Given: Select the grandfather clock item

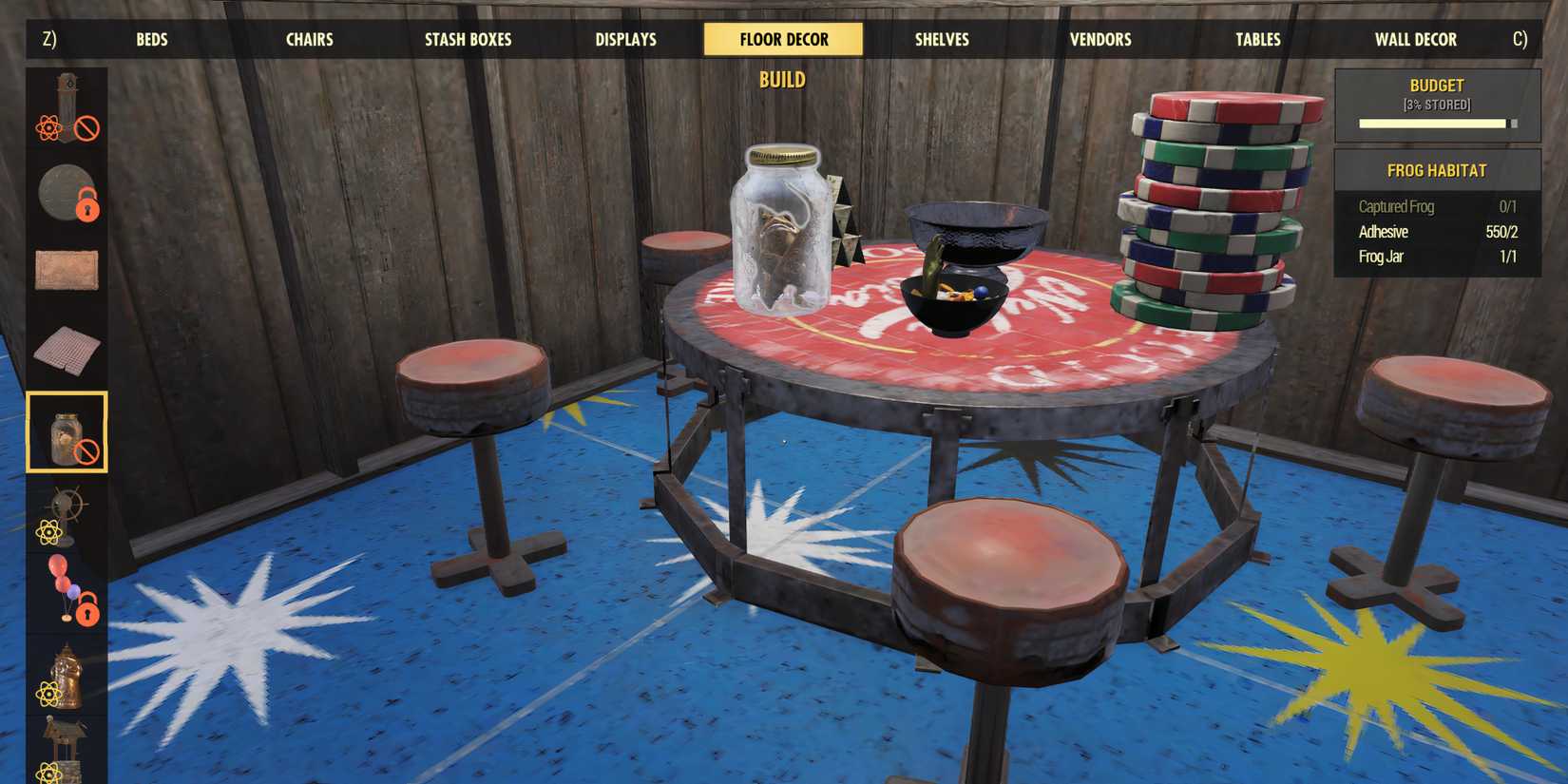Looking at the screenshot, I should pos(67,109).
